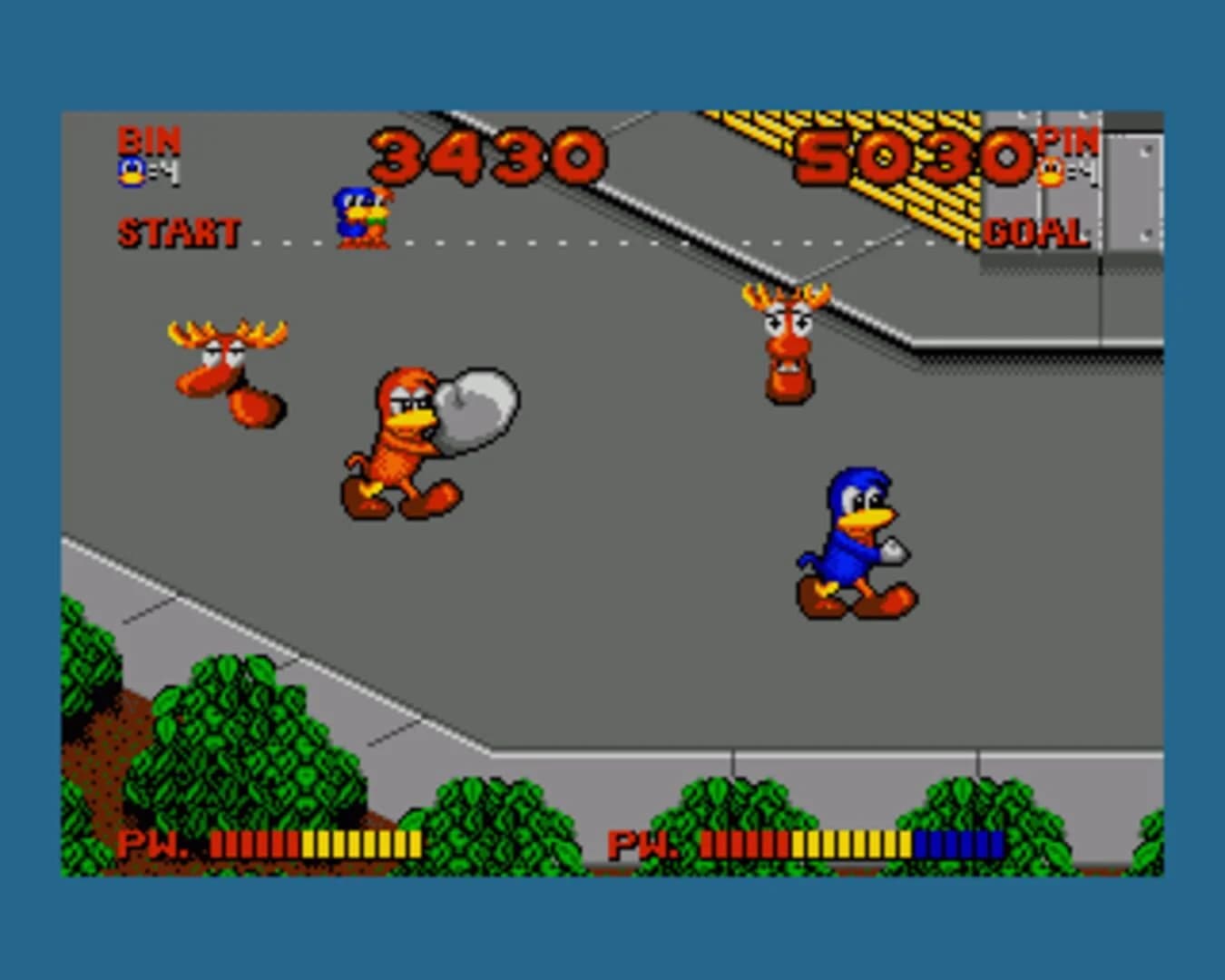Select the START label
The width and height of the screenshot is (1225, 980).
[178, 232]
